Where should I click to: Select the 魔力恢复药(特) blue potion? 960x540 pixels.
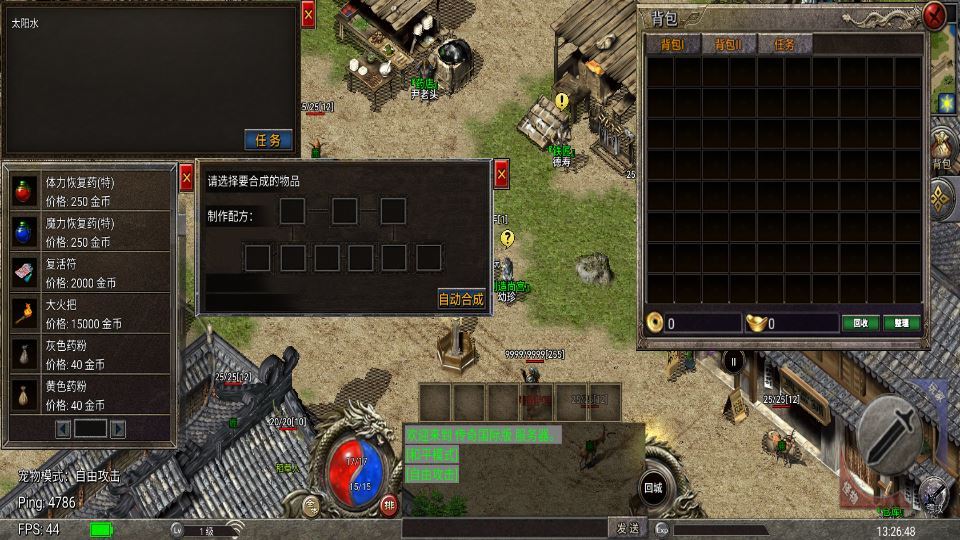pos(90,232)
